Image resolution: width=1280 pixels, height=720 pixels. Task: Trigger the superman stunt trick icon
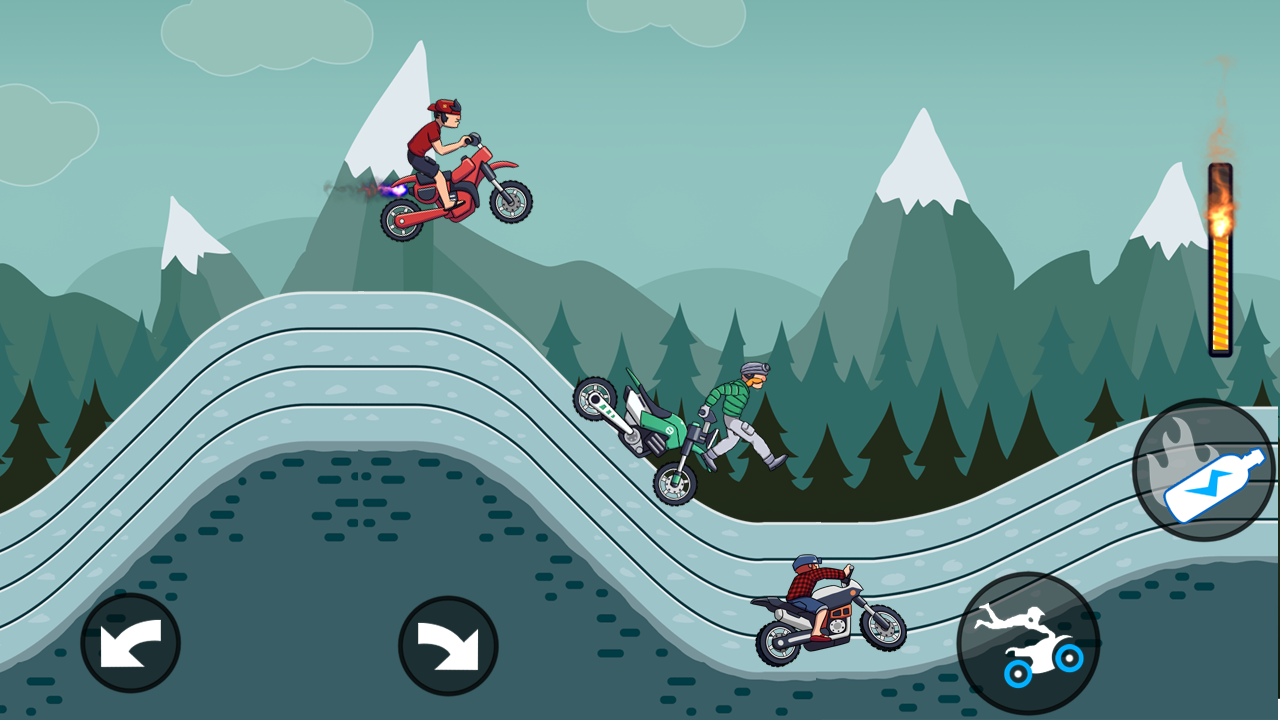pos(1022,640)
